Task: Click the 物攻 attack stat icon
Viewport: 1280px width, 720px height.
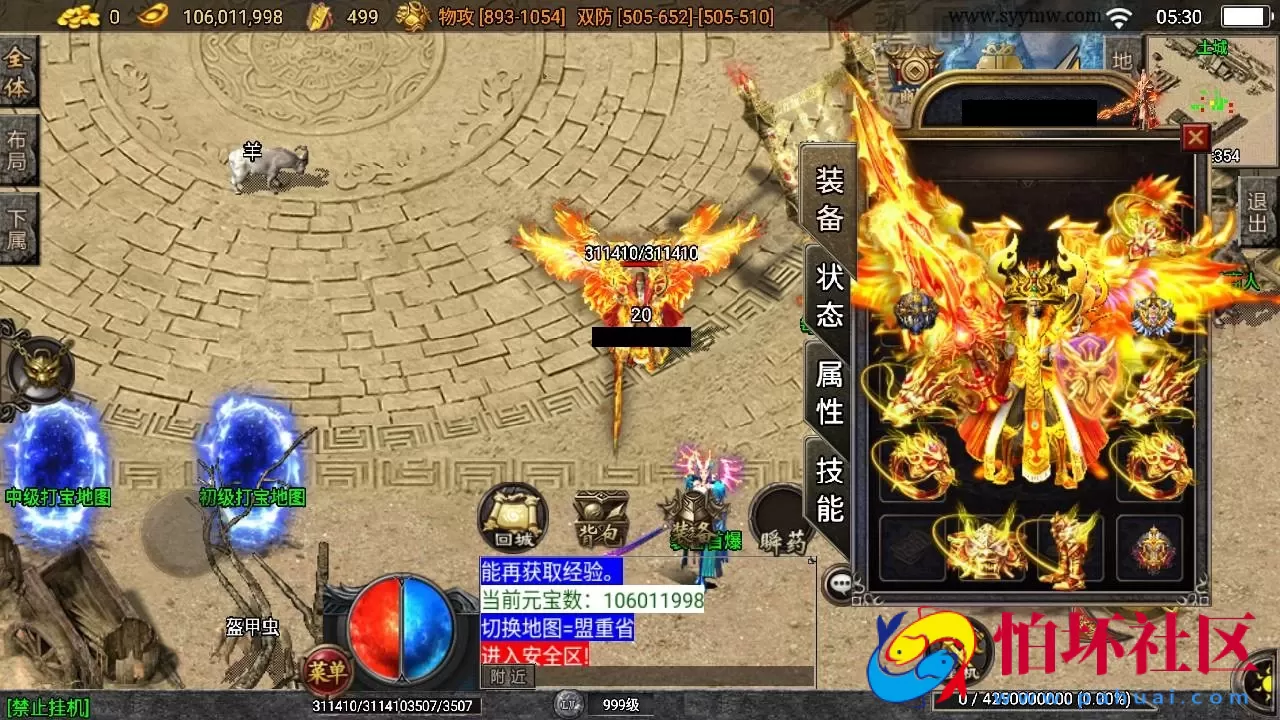Action: [x=412, y=16]
